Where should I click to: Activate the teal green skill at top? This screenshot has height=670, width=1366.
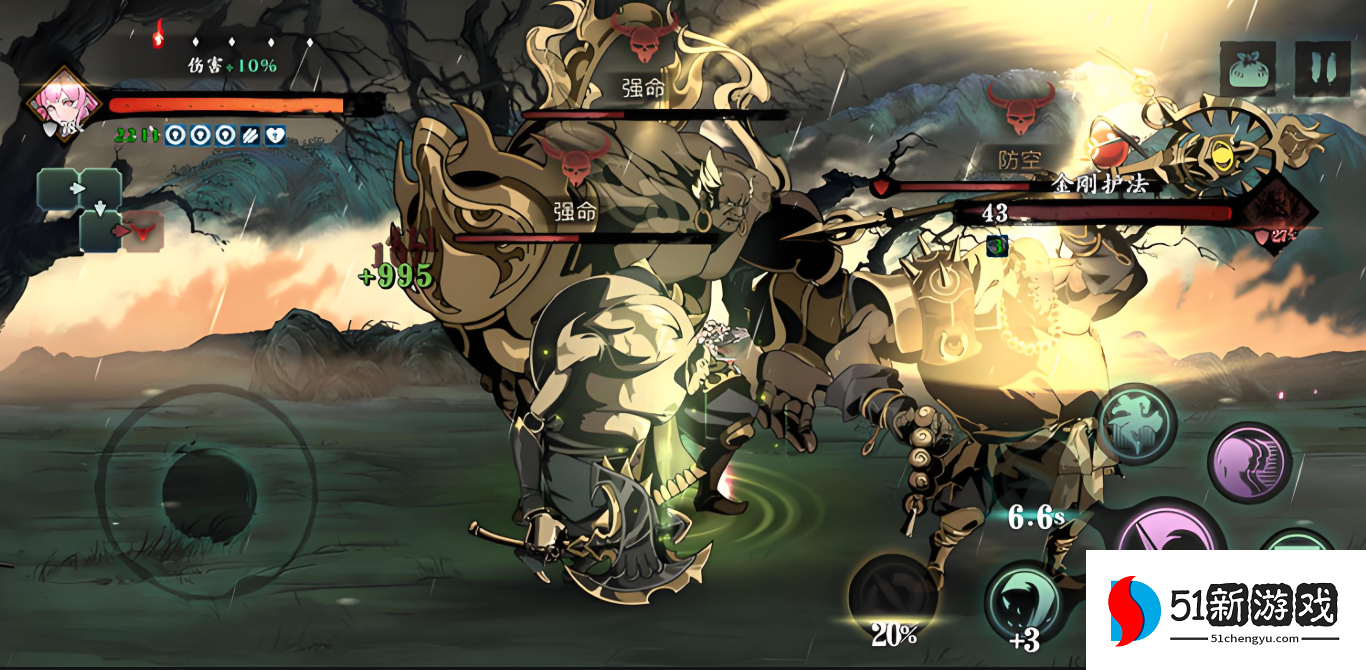pyautogui.click(x=1136, y=426)
